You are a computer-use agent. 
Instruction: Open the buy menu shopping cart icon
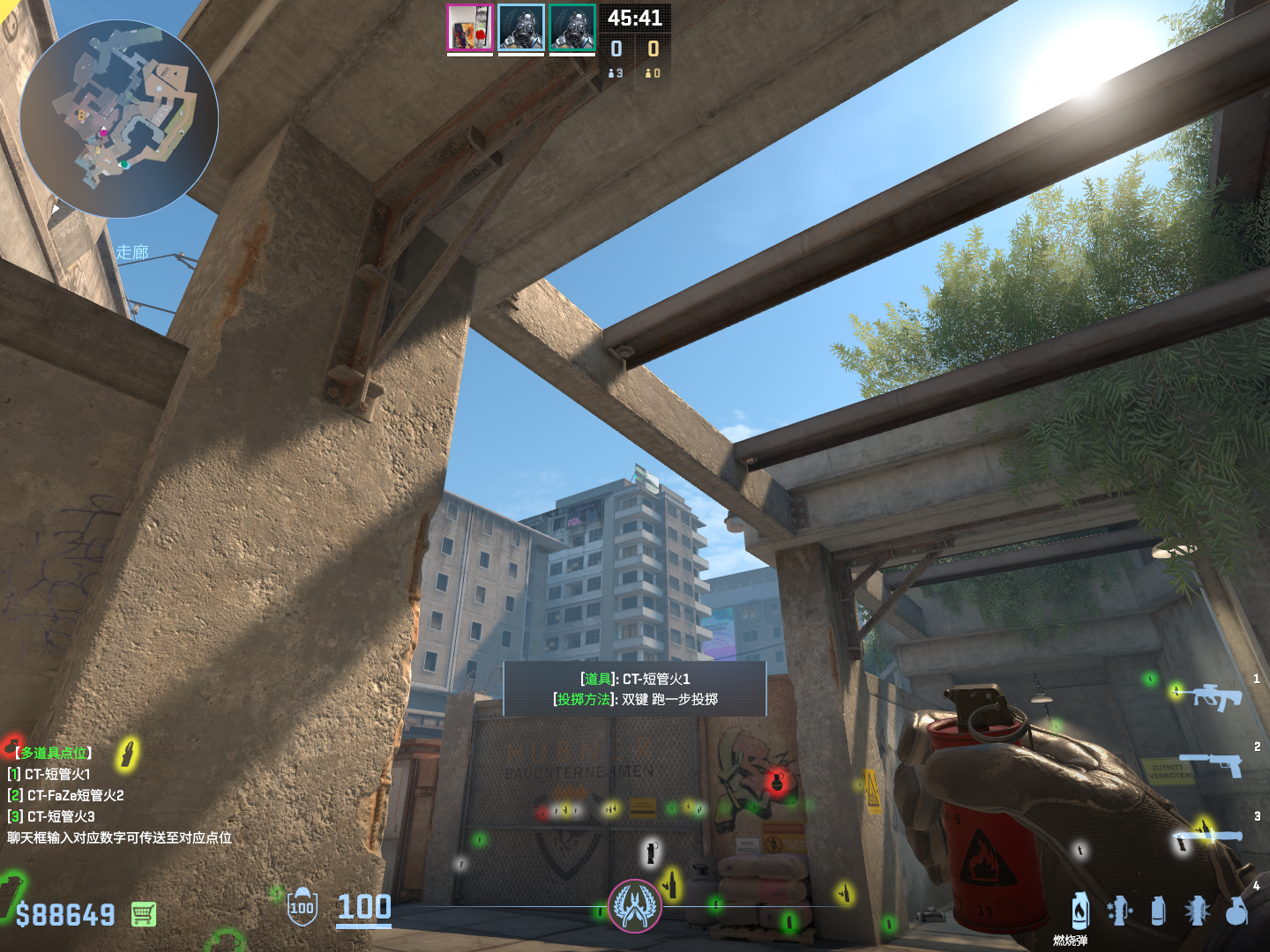click(144, 914)
